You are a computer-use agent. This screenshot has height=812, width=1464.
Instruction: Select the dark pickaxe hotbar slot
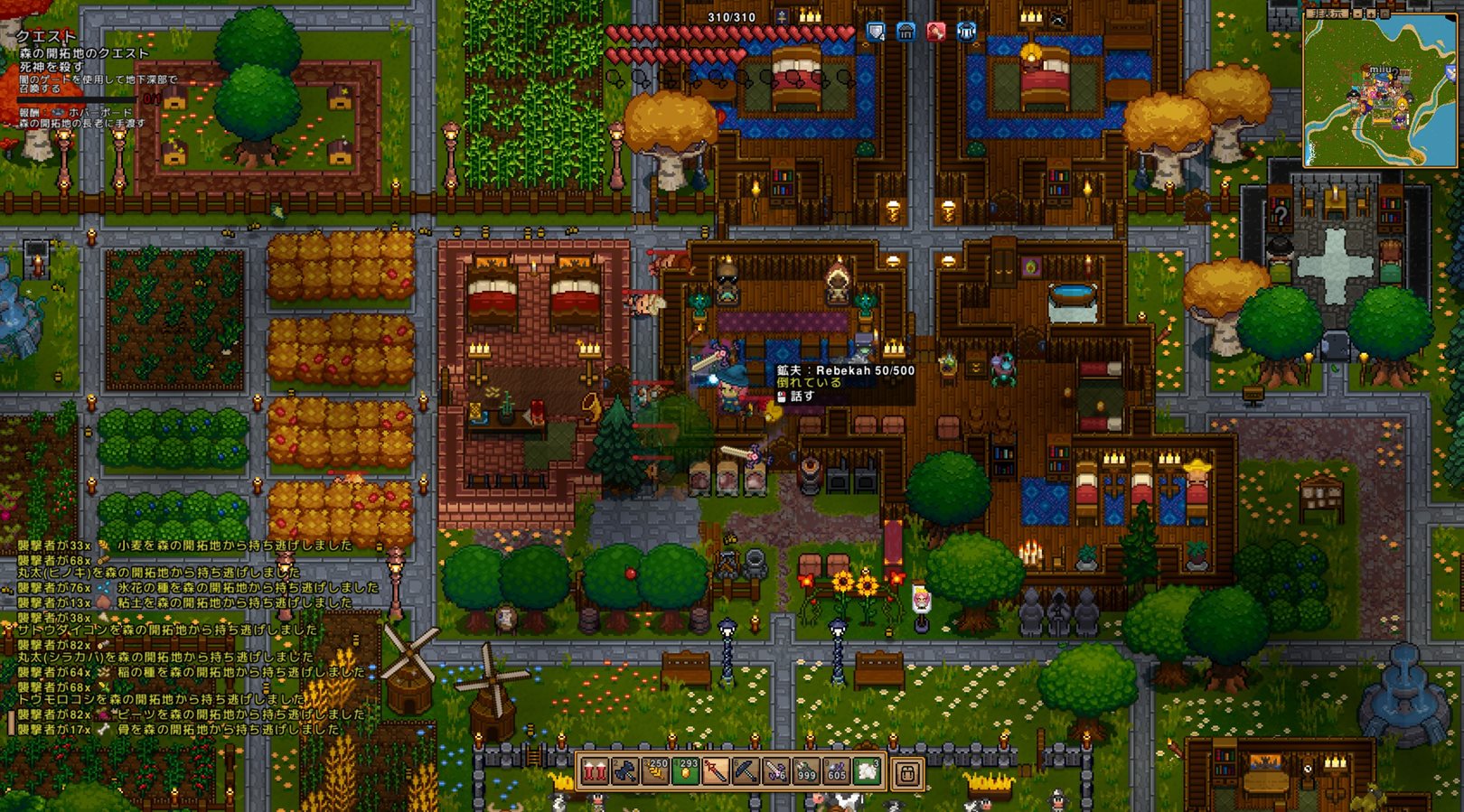(746, 772)
